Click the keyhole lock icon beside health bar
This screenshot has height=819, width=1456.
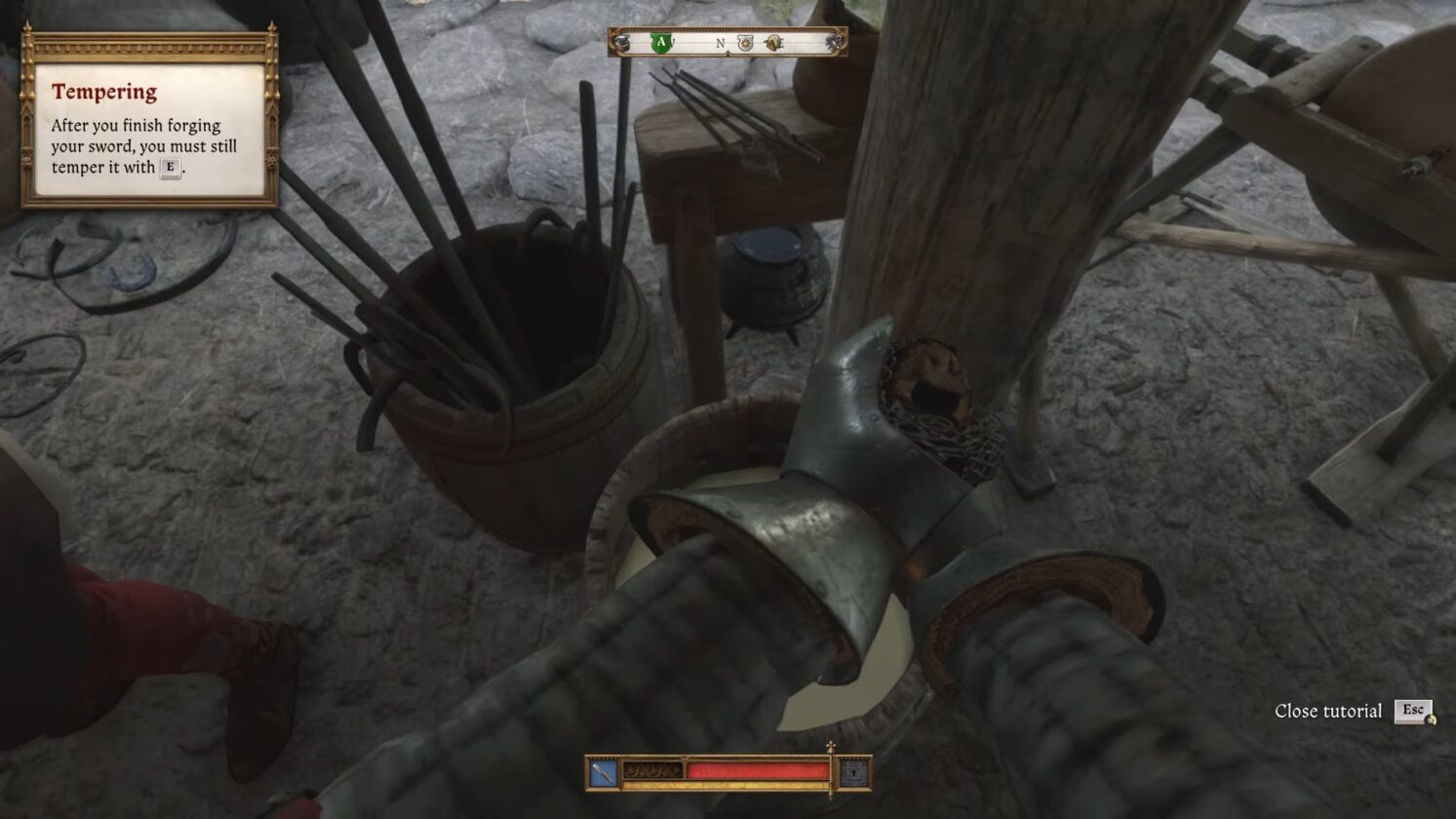pyautogui.click(x=854, y=773)
